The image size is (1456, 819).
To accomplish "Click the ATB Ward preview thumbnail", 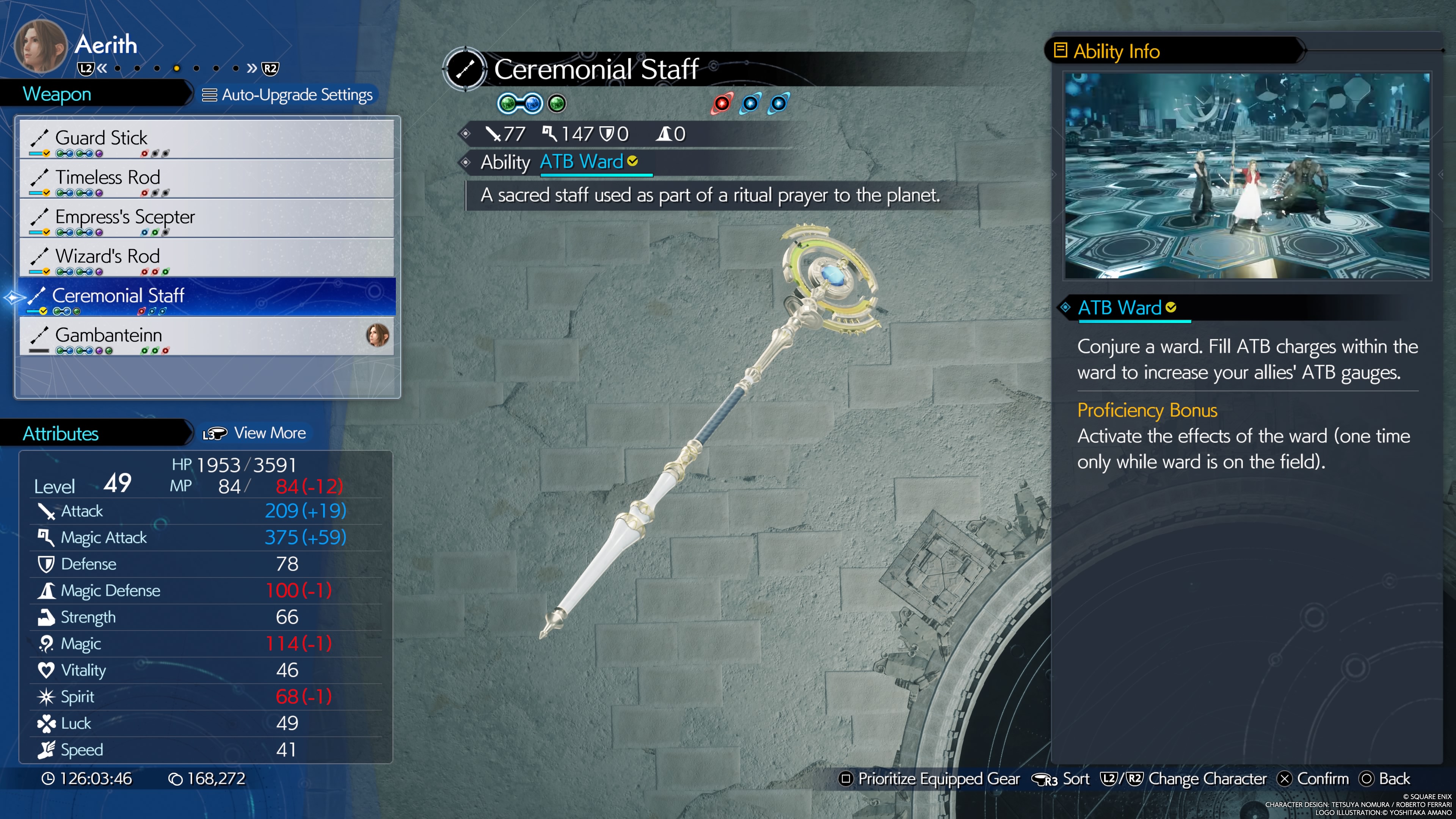I will 1247,176.
